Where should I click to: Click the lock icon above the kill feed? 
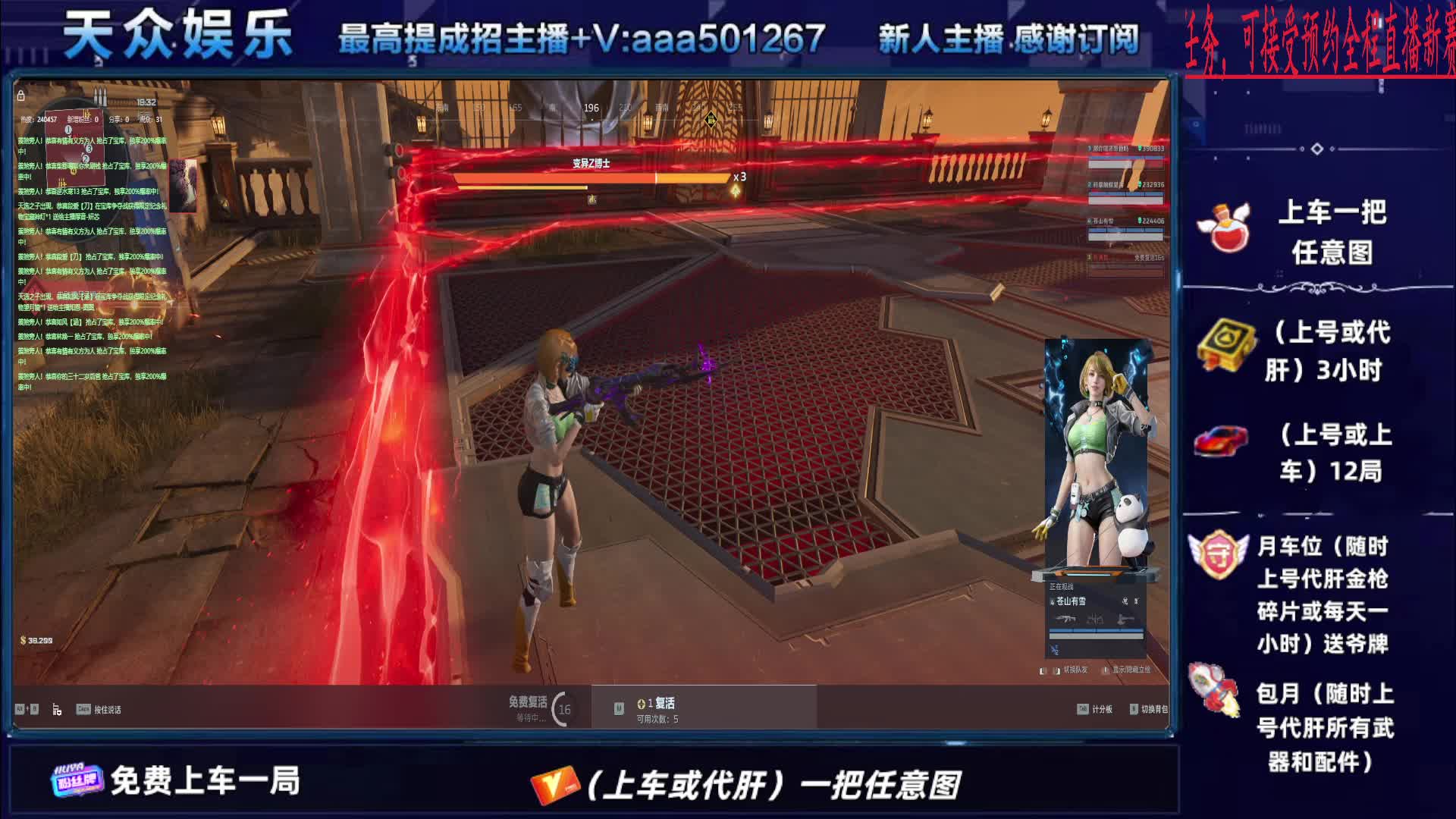point(21,96)
